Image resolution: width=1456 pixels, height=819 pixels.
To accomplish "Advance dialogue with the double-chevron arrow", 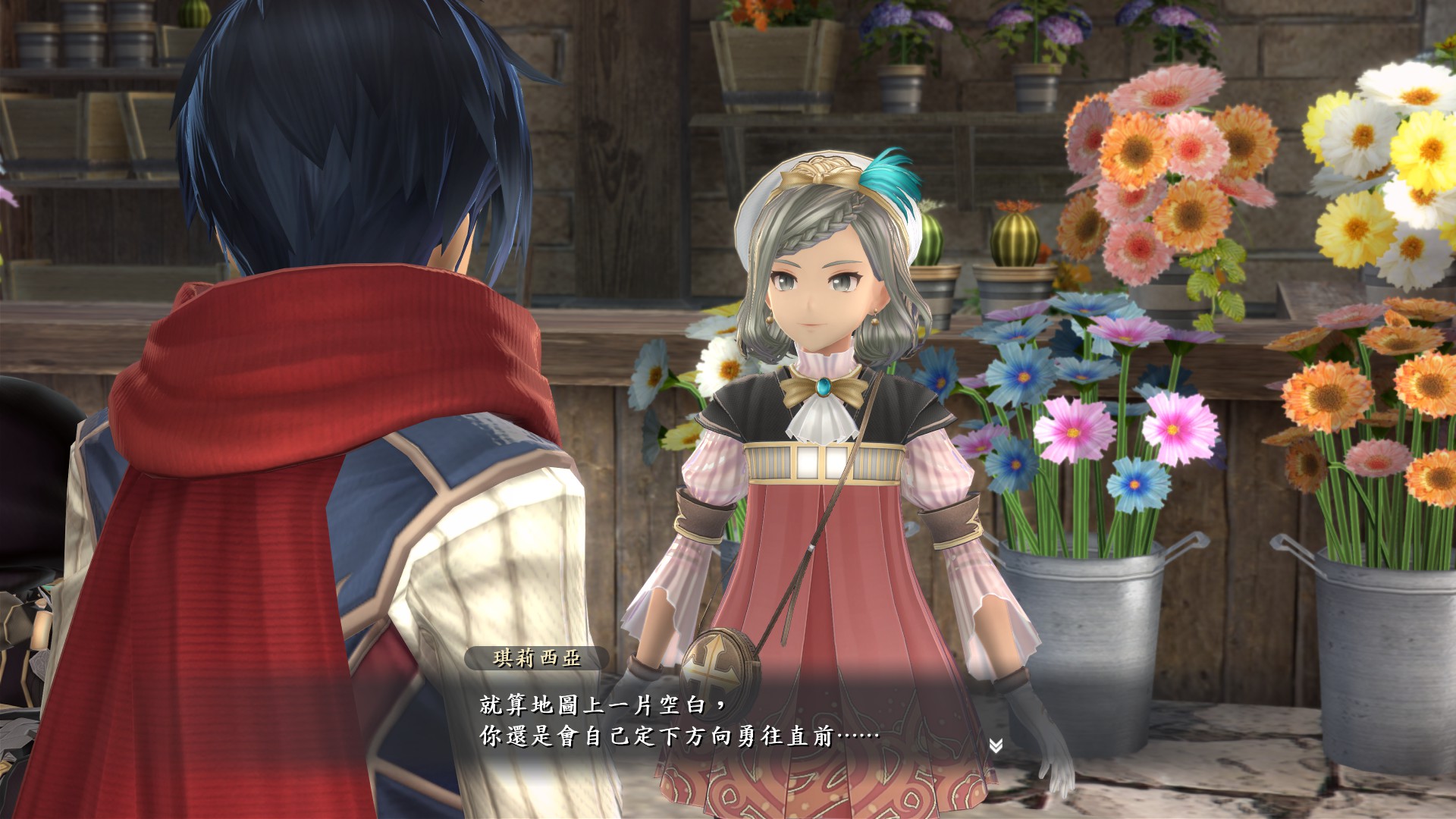I will pyautogui.click(x=996, y=746).
